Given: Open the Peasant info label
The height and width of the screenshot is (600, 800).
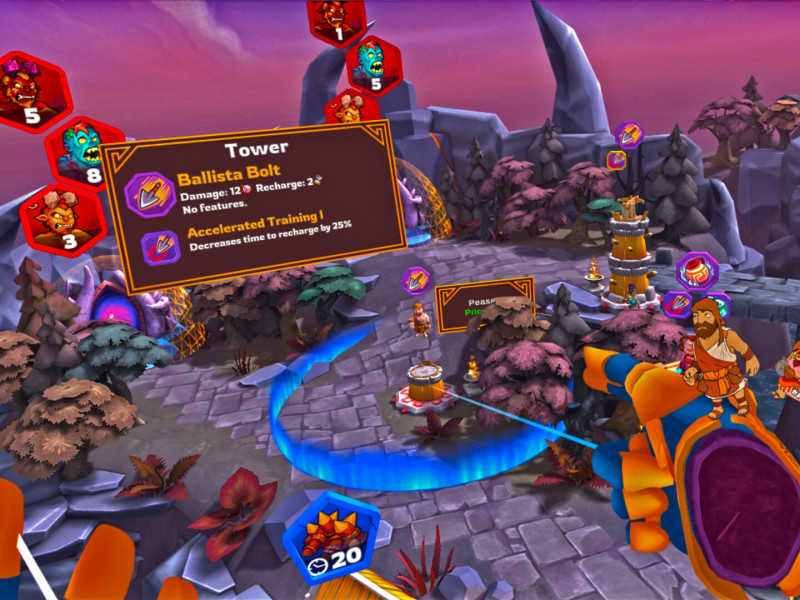Looking at the screenshot, I should pyautogui.click(x=485, y=304).
